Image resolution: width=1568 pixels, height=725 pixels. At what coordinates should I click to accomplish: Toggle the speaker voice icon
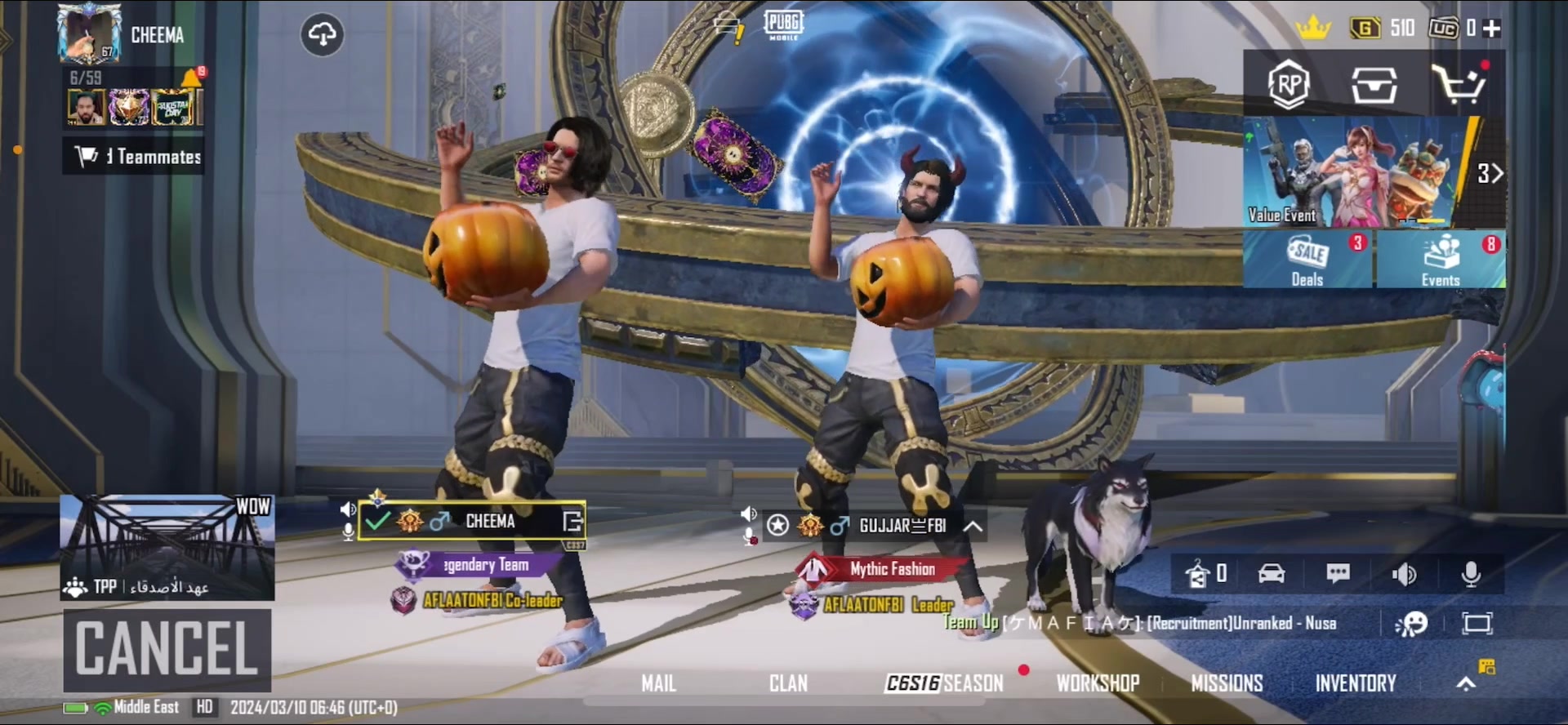[1404, 574]
